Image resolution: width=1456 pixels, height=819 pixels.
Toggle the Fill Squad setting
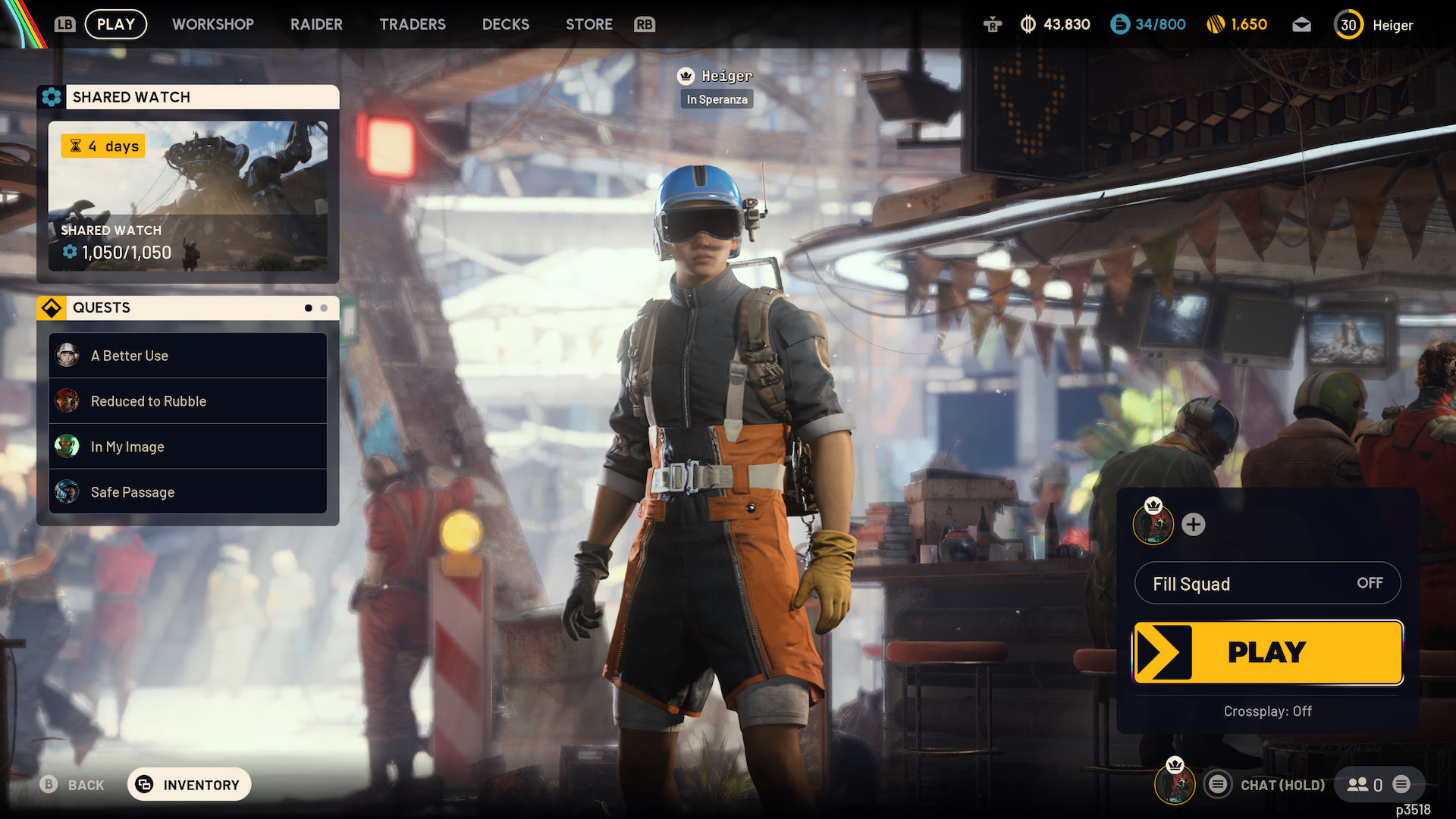click(1267, 583)
